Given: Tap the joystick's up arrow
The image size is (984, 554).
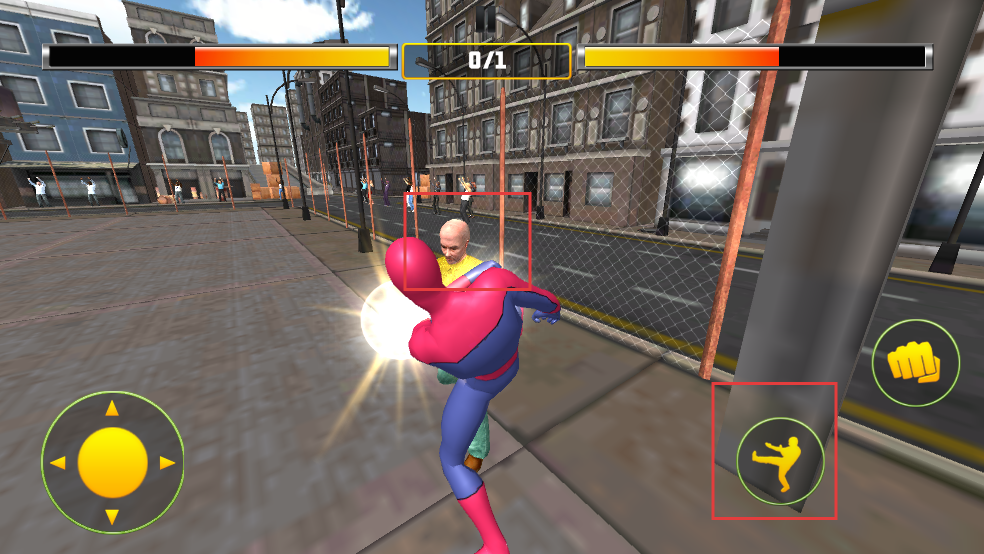Looking at the screenshot, I should tap(113, 408).
